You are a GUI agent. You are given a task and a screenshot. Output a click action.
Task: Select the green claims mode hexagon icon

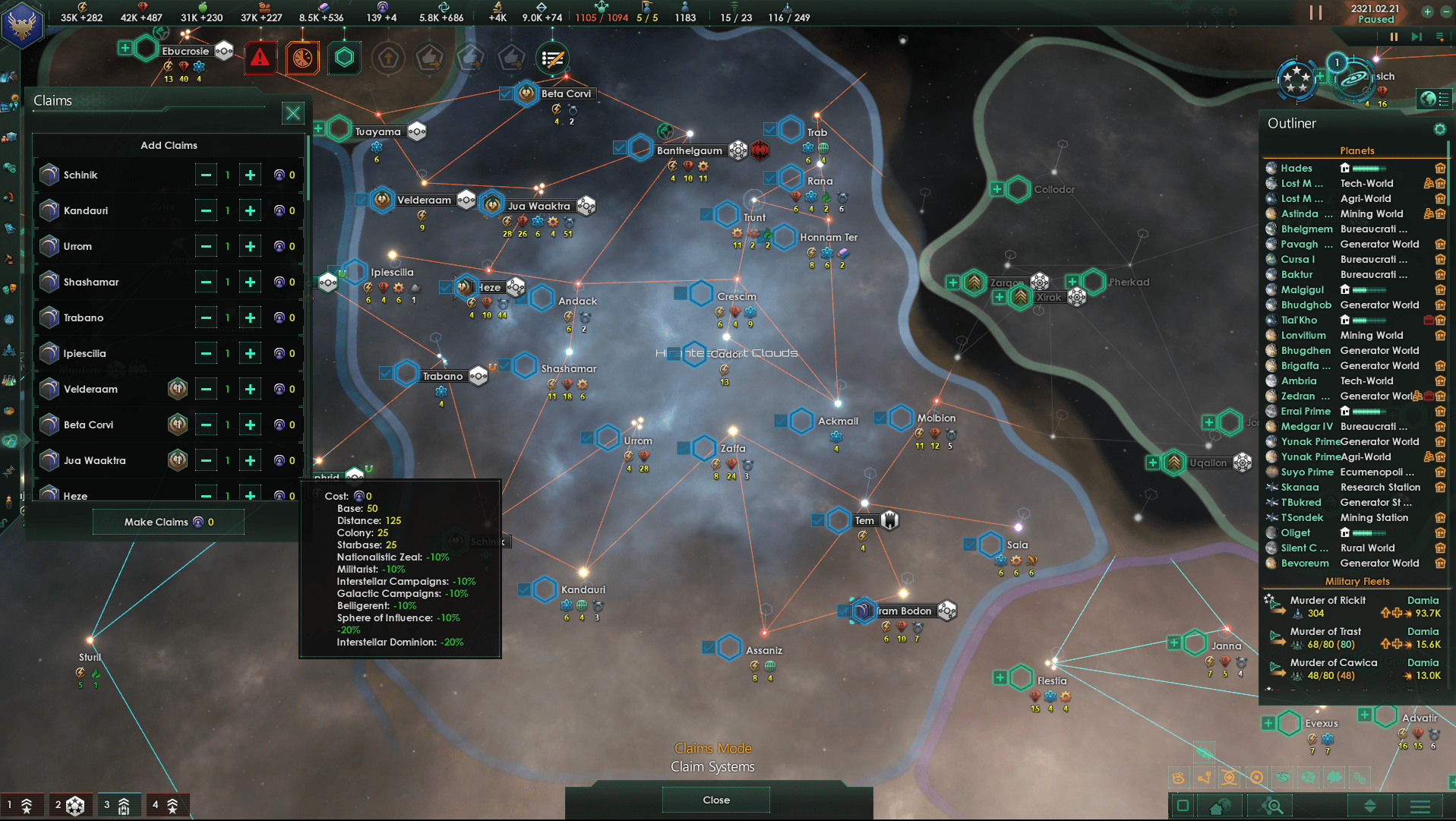tap(344, 58)
